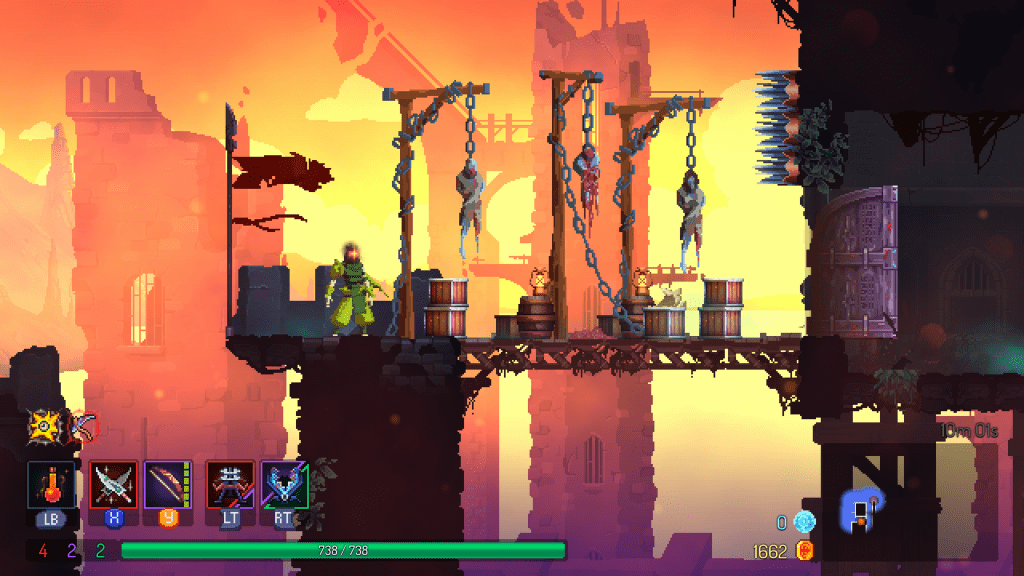Click the red-ringed crossbow mutation icon
The width and height of the screenshot is (1024, 576).
click(x=82, y=427)
